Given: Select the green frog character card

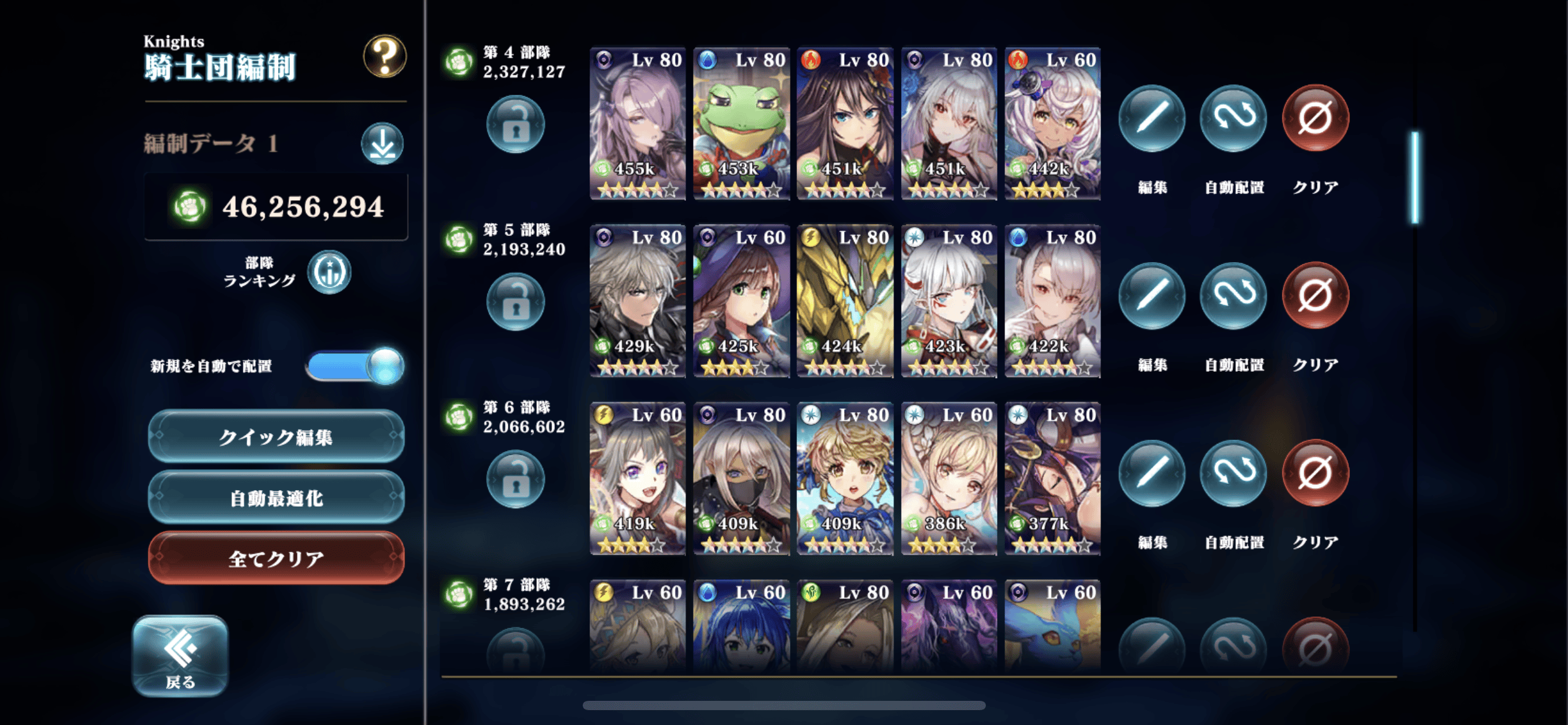Looking at the screenshot, I should point(741,123).
